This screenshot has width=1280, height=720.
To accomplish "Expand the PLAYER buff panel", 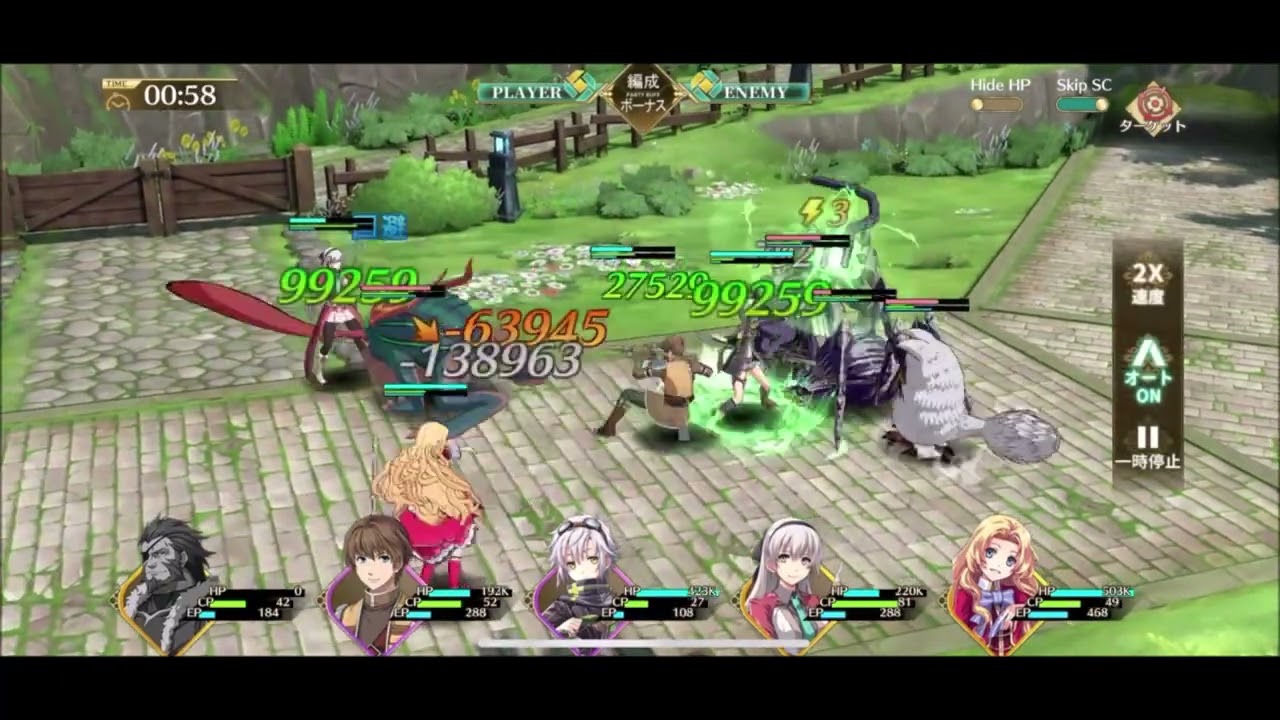I will 530,90.
